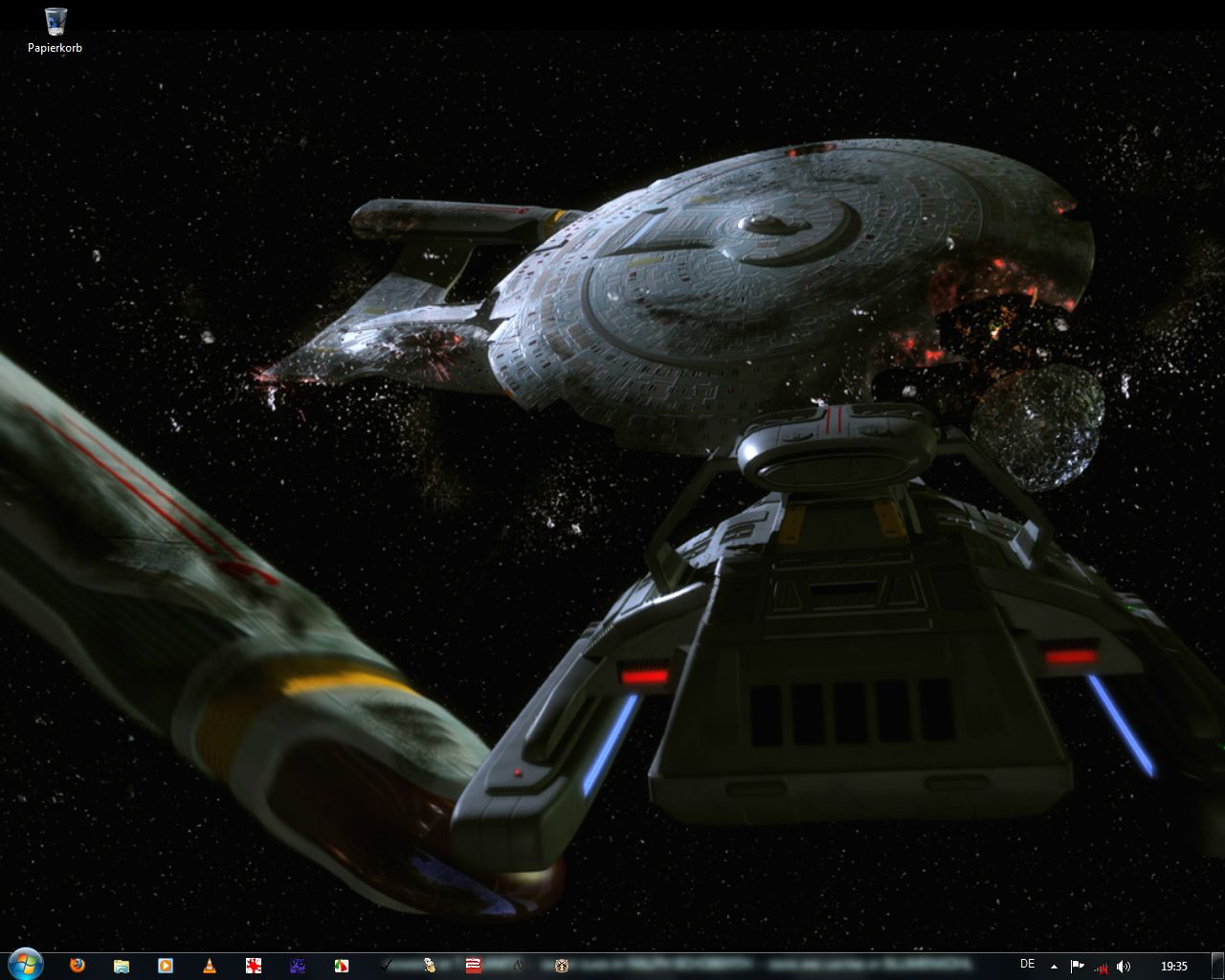Open the Windows Start menu
The image size is (1225, 980).
coord(25,964)
